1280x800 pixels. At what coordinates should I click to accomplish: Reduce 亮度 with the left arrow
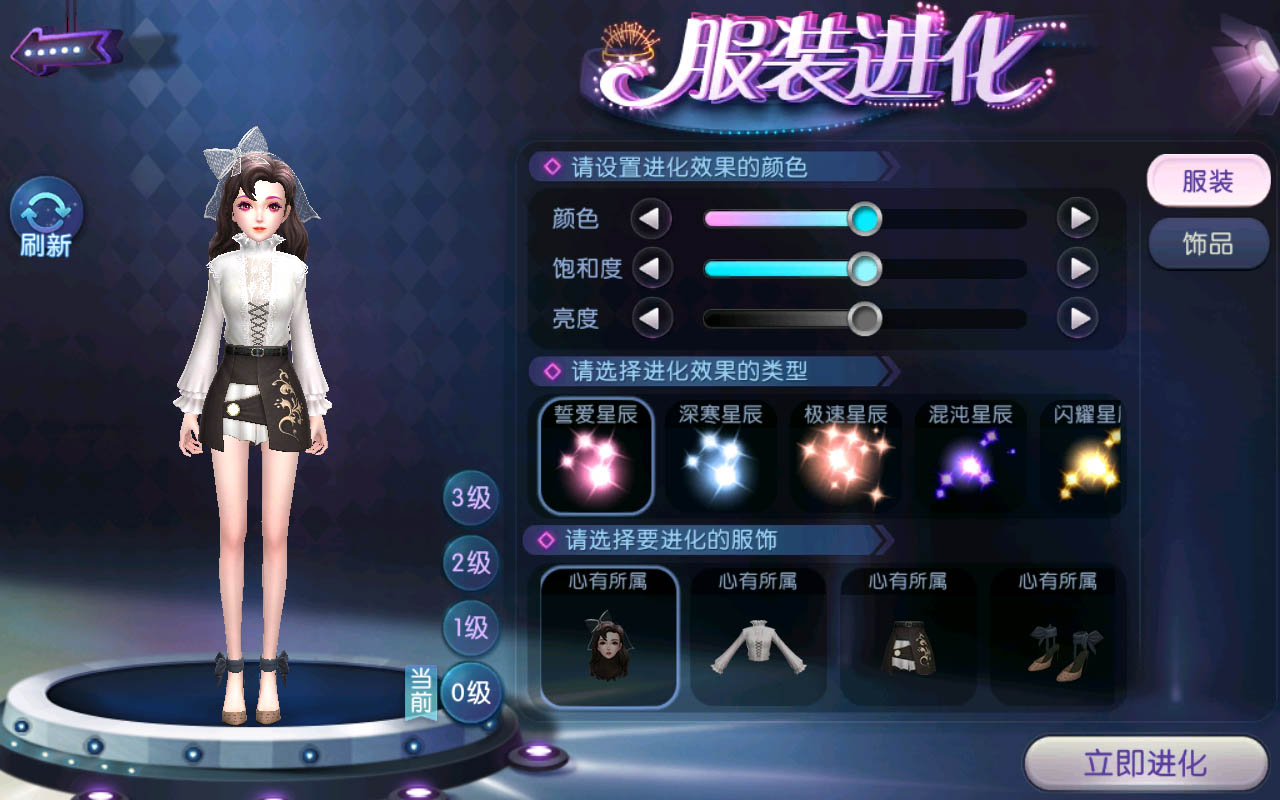click(651, 319)
